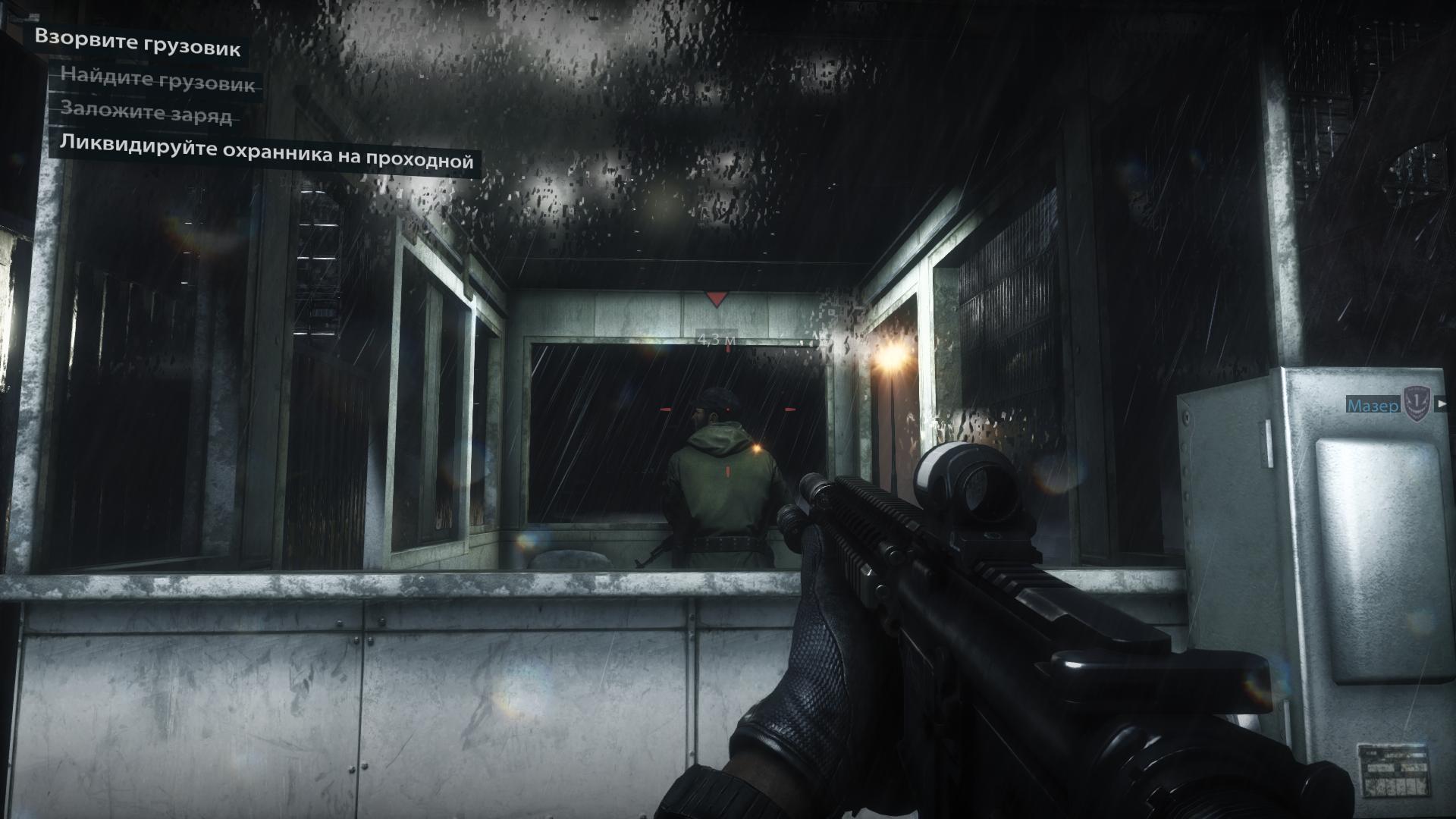The image size is (1456, 819).
Task: Click the completed "Найдите грузовик" objective
Action: (158, 80)
